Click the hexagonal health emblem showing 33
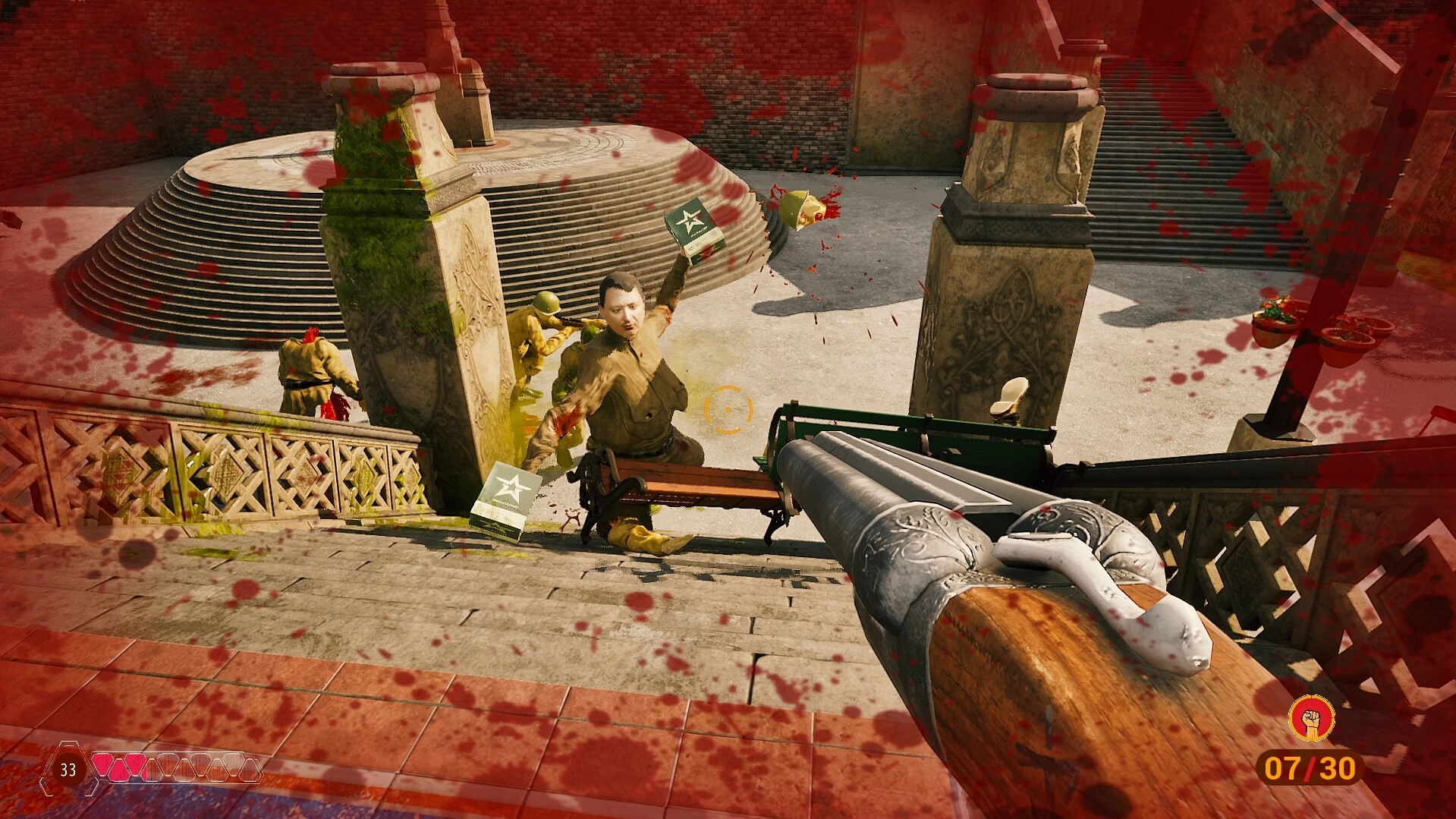Viewport: 1456px width, 819px height. pyautogui.click(x=67, y=770)
